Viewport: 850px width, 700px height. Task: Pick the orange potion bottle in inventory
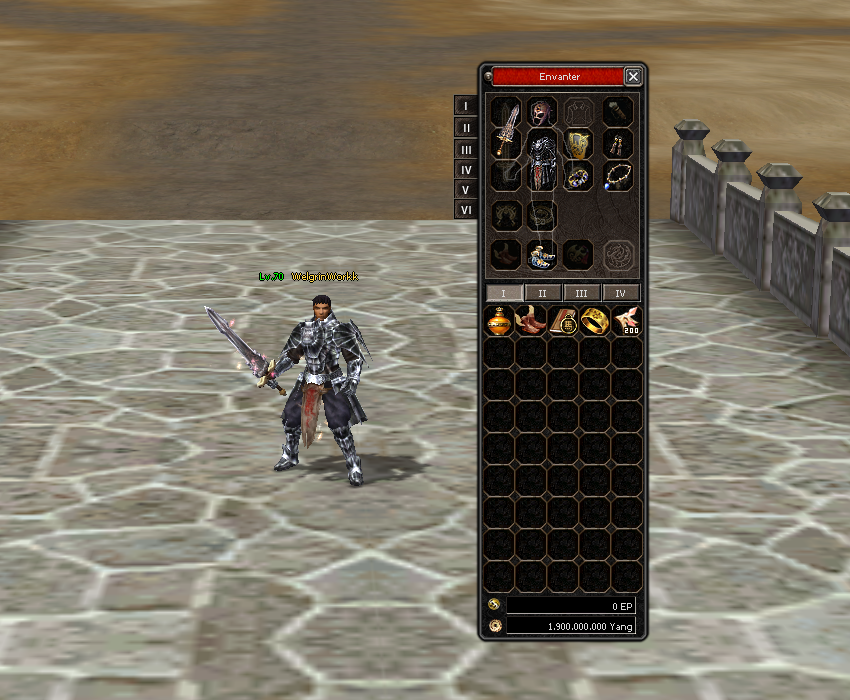[x=499, y=321]
